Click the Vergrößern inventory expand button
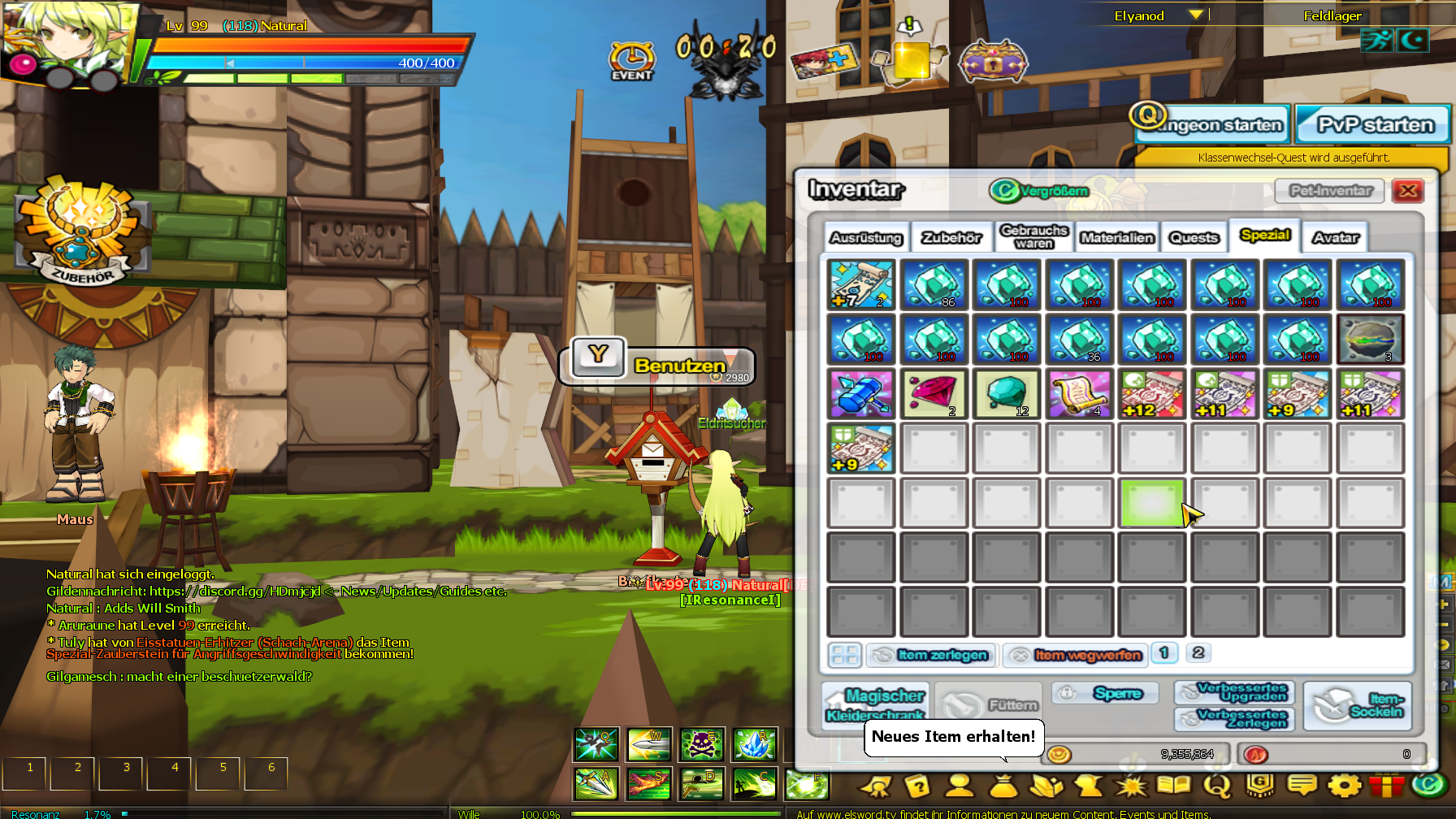Image resolution: width=1456 pixels, height=819 pixels. point(1039,191)
